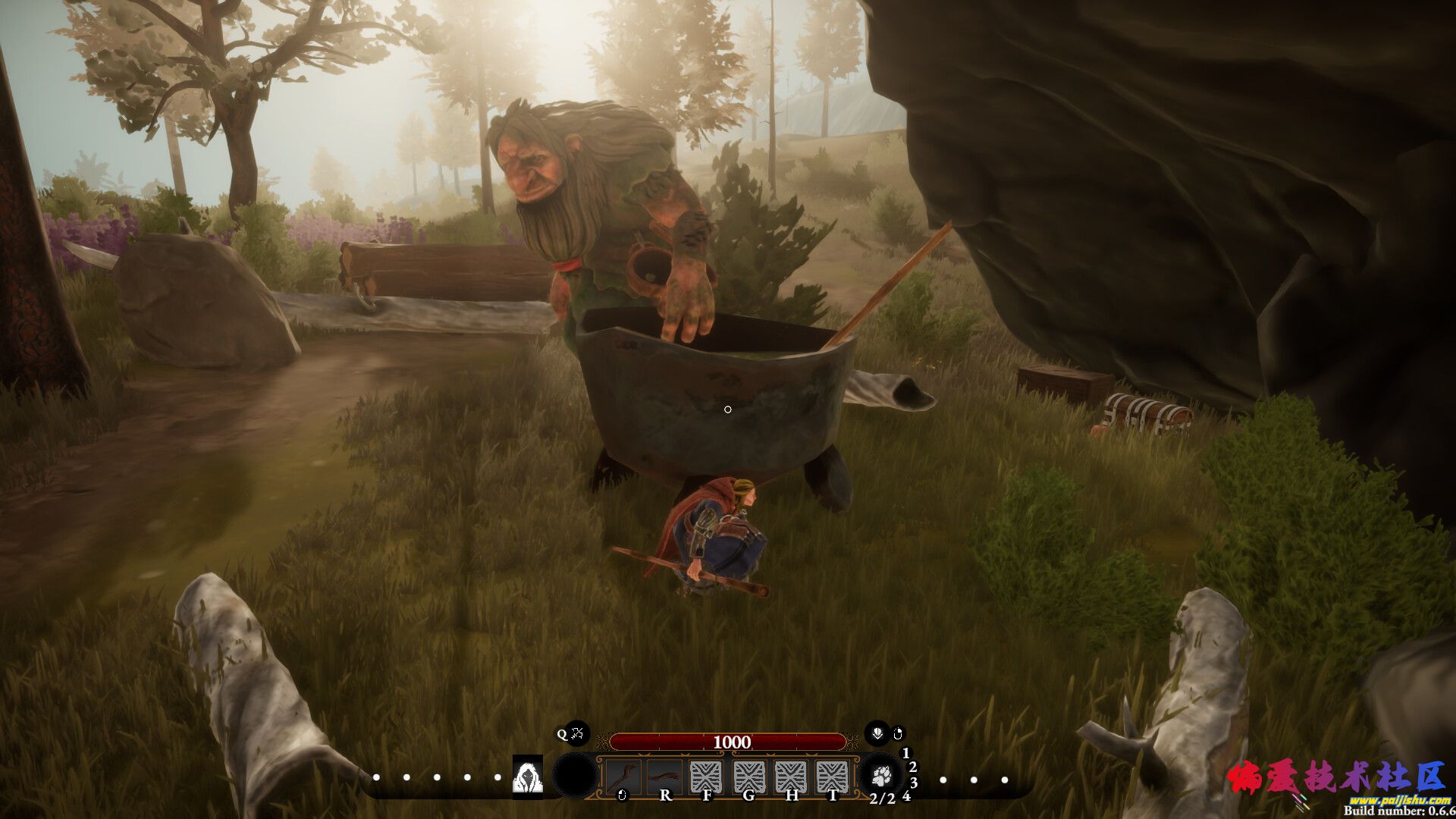This screenshot has height=819, width=1456.
Task: Activate the shield with down arrow icon
Action: point(877,733)
